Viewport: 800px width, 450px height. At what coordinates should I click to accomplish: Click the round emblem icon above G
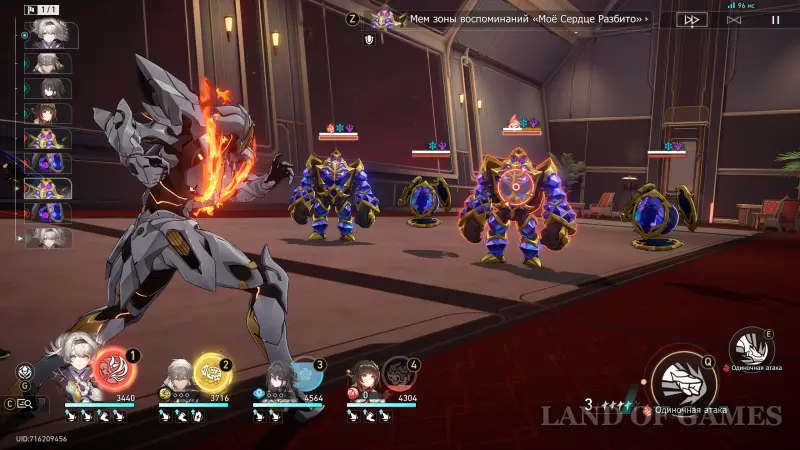pyautogui.click(x=25, y=372)
